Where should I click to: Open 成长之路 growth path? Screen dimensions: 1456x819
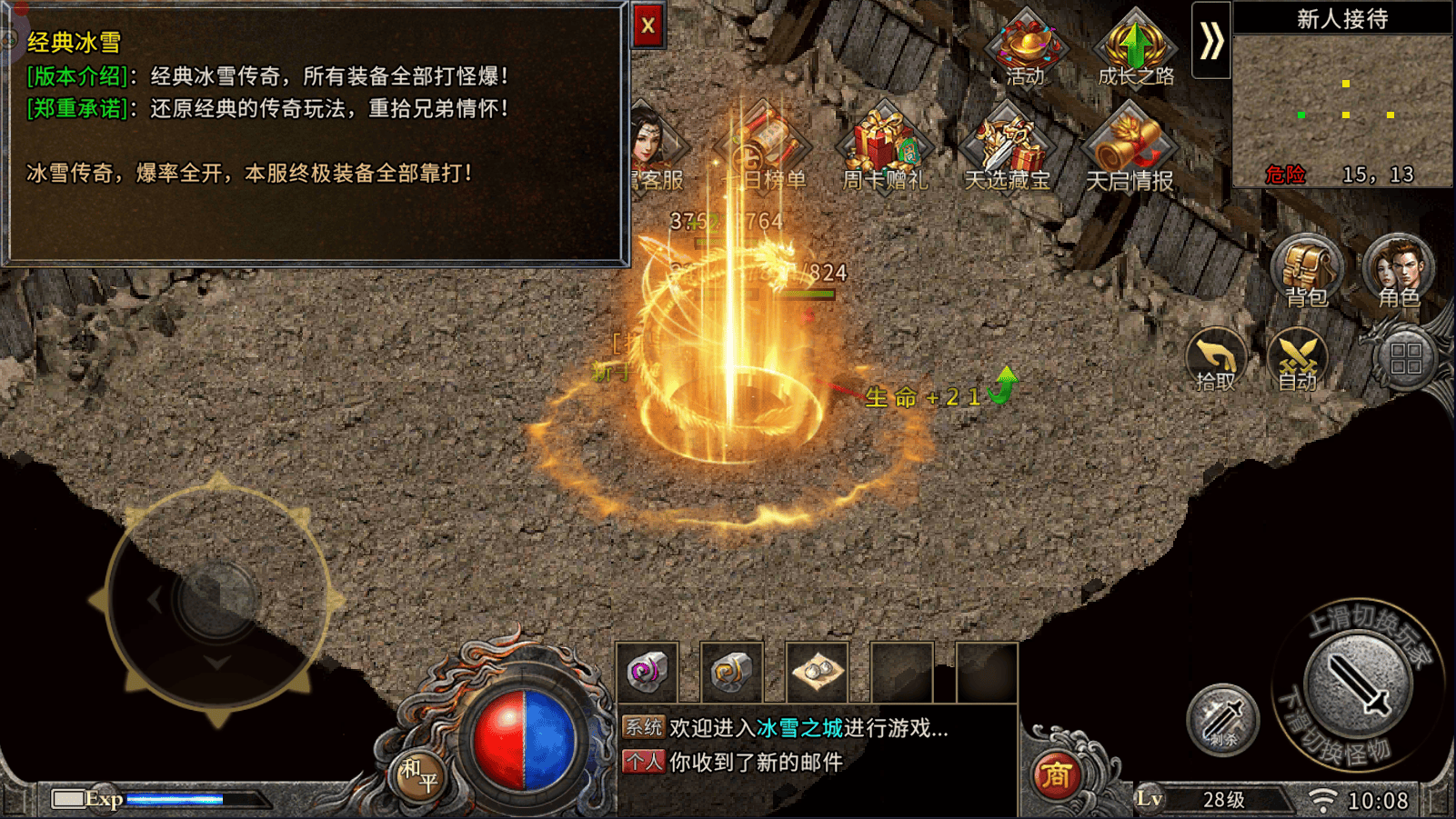point(1135,47)
